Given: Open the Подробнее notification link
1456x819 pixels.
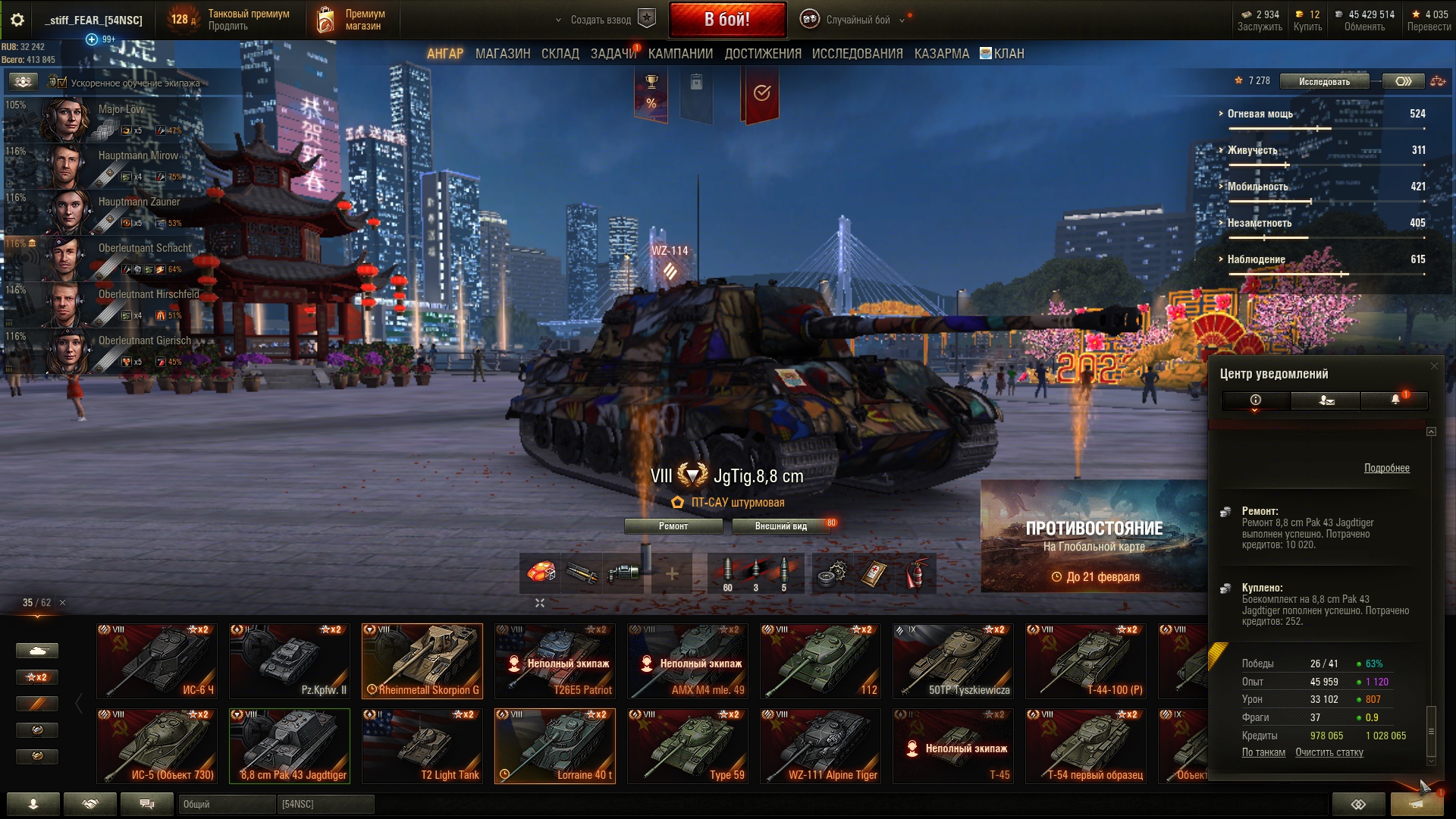Looking at the screenshot, I should click(1386, 468).
